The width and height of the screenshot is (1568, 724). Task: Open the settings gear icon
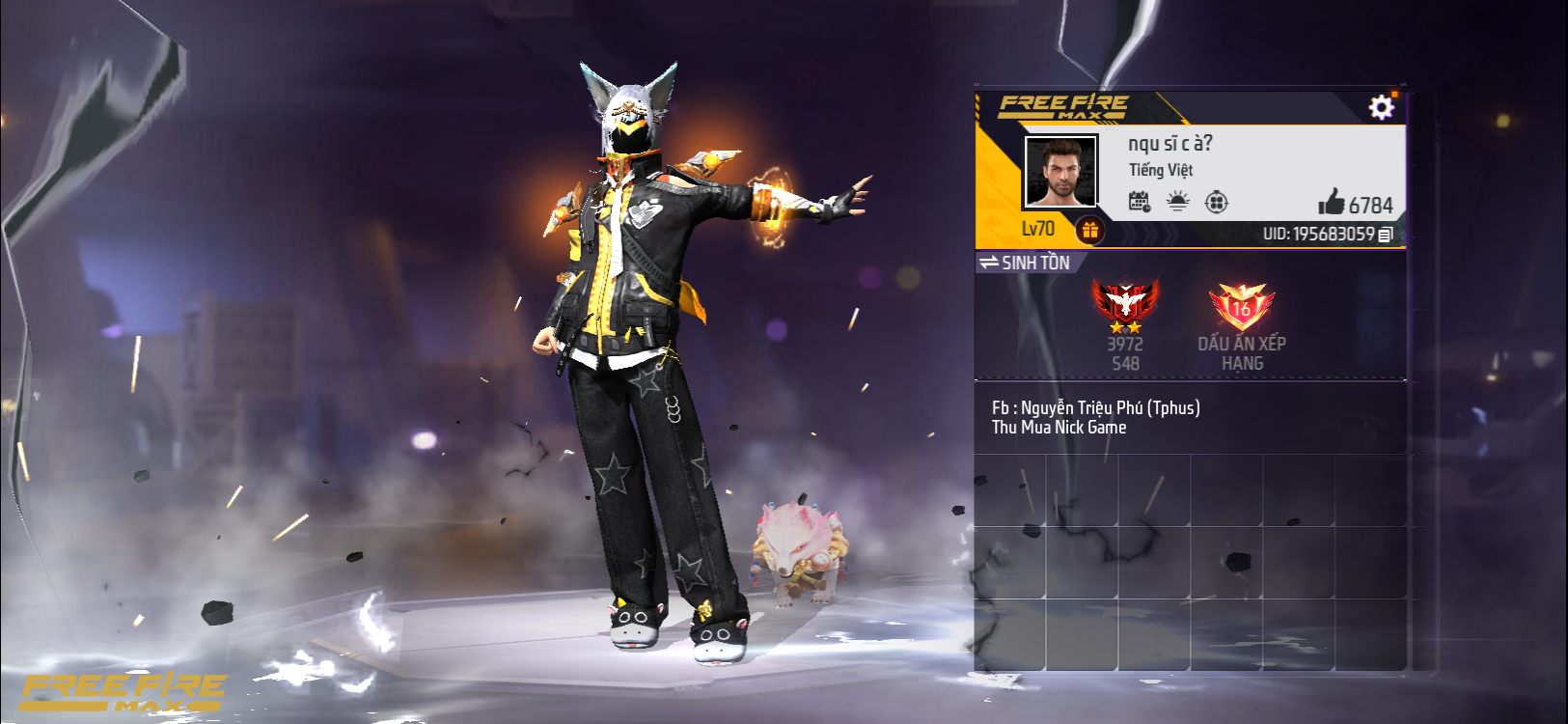click(x=1382, y=108)
